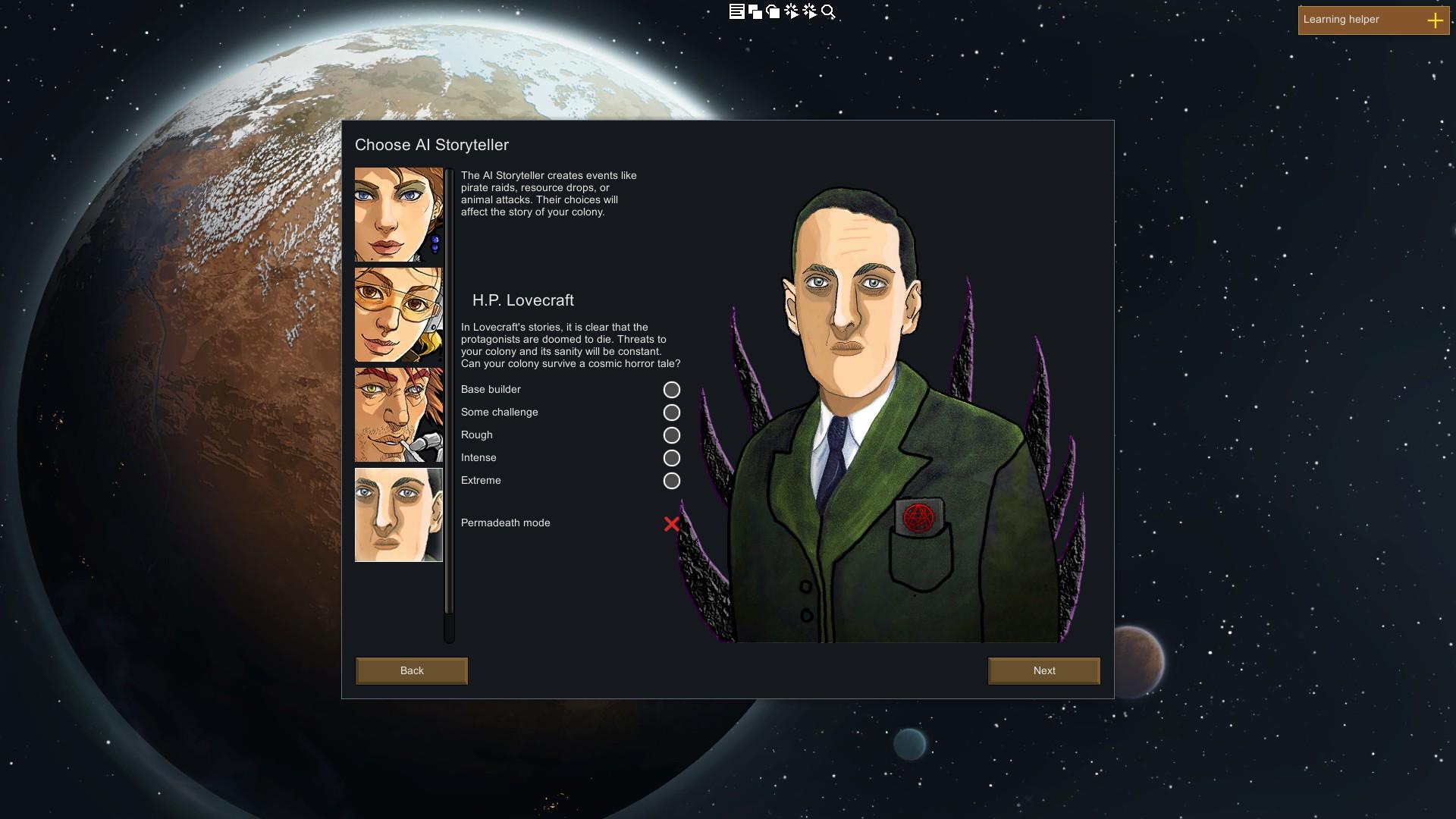Viewport: 1456px width, 819px height.
Task: Click the Next button
Action: [1043, 671]
